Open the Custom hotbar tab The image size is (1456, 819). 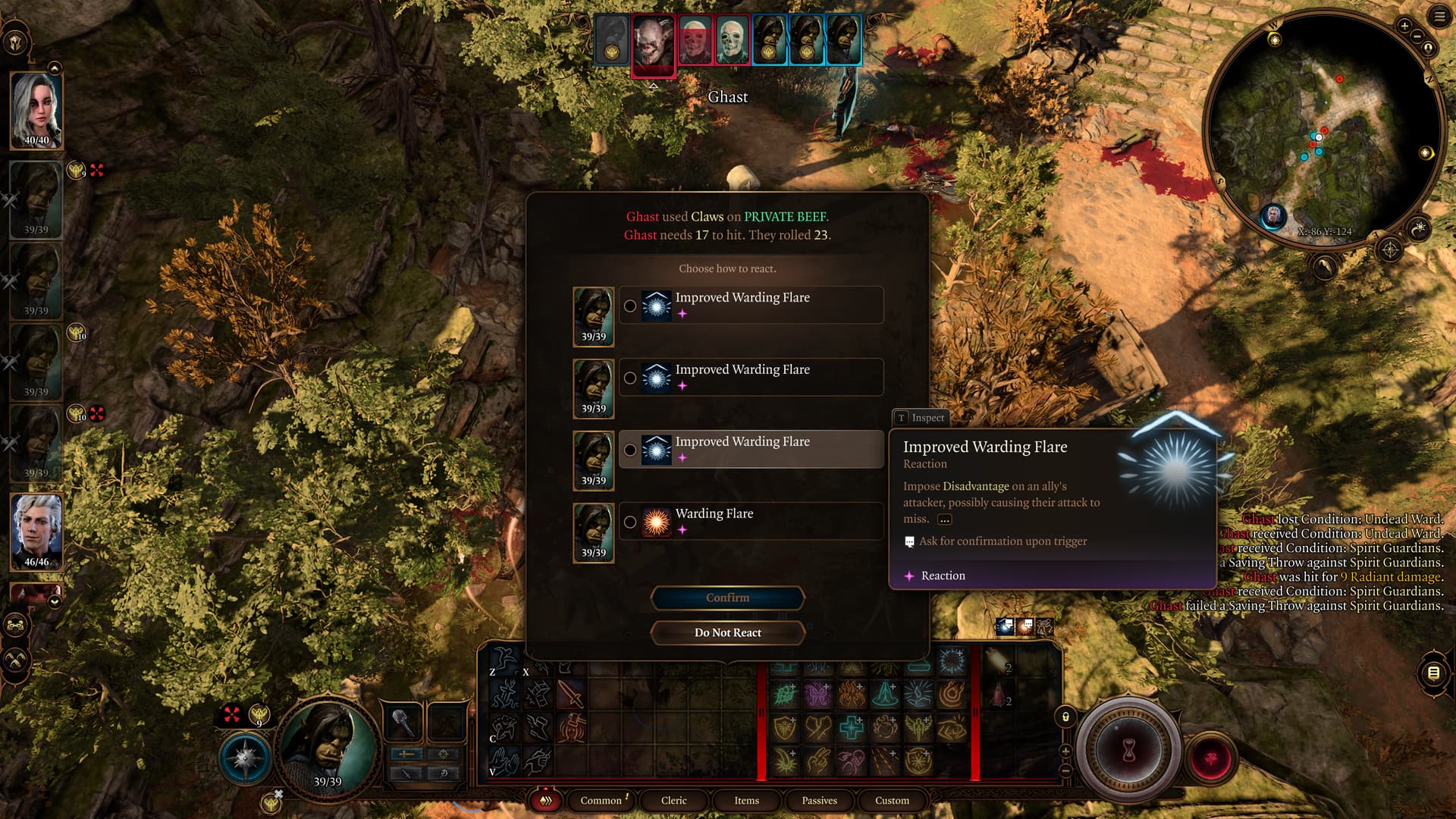pyautogui.click(x=892, y=800)
